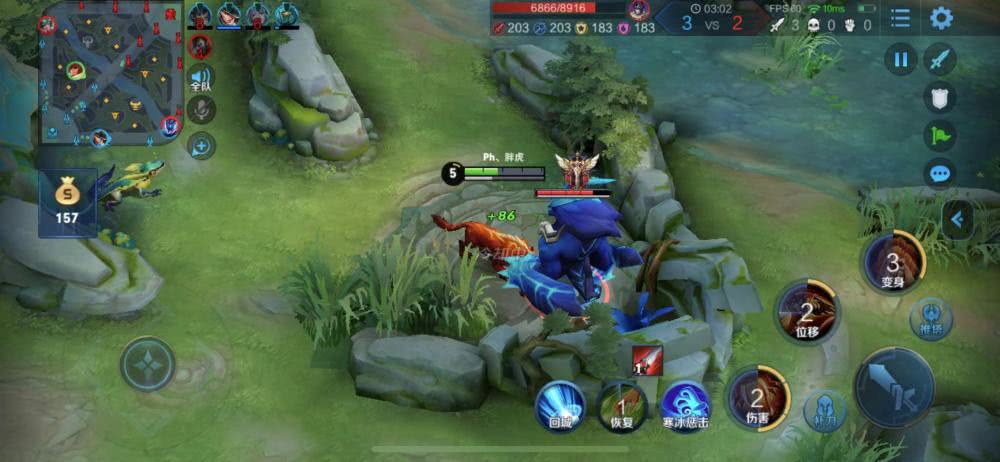Use the 寒冰惩击 smite spell

point(685,403)
